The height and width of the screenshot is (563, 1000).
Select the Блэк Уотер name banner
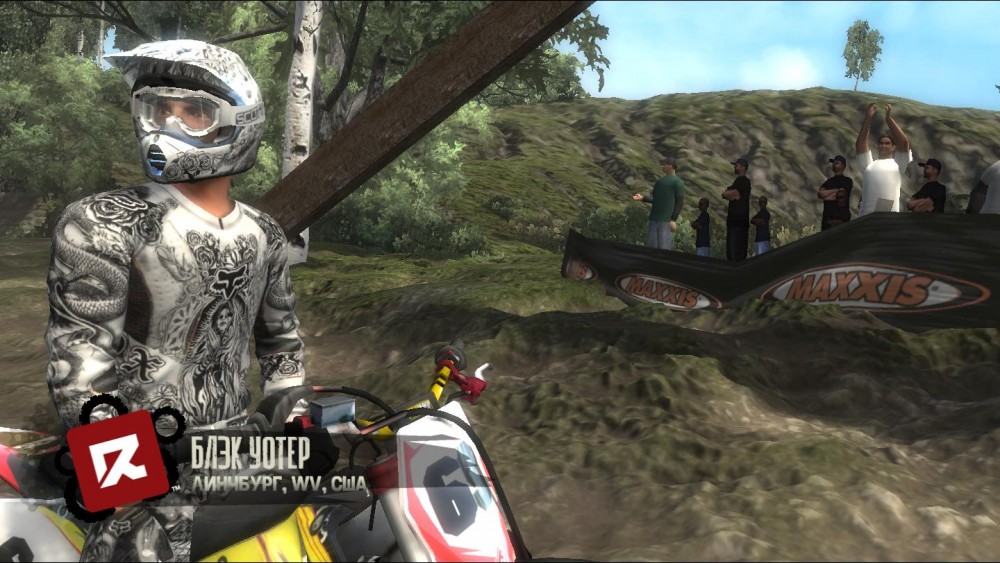[250, 452]
